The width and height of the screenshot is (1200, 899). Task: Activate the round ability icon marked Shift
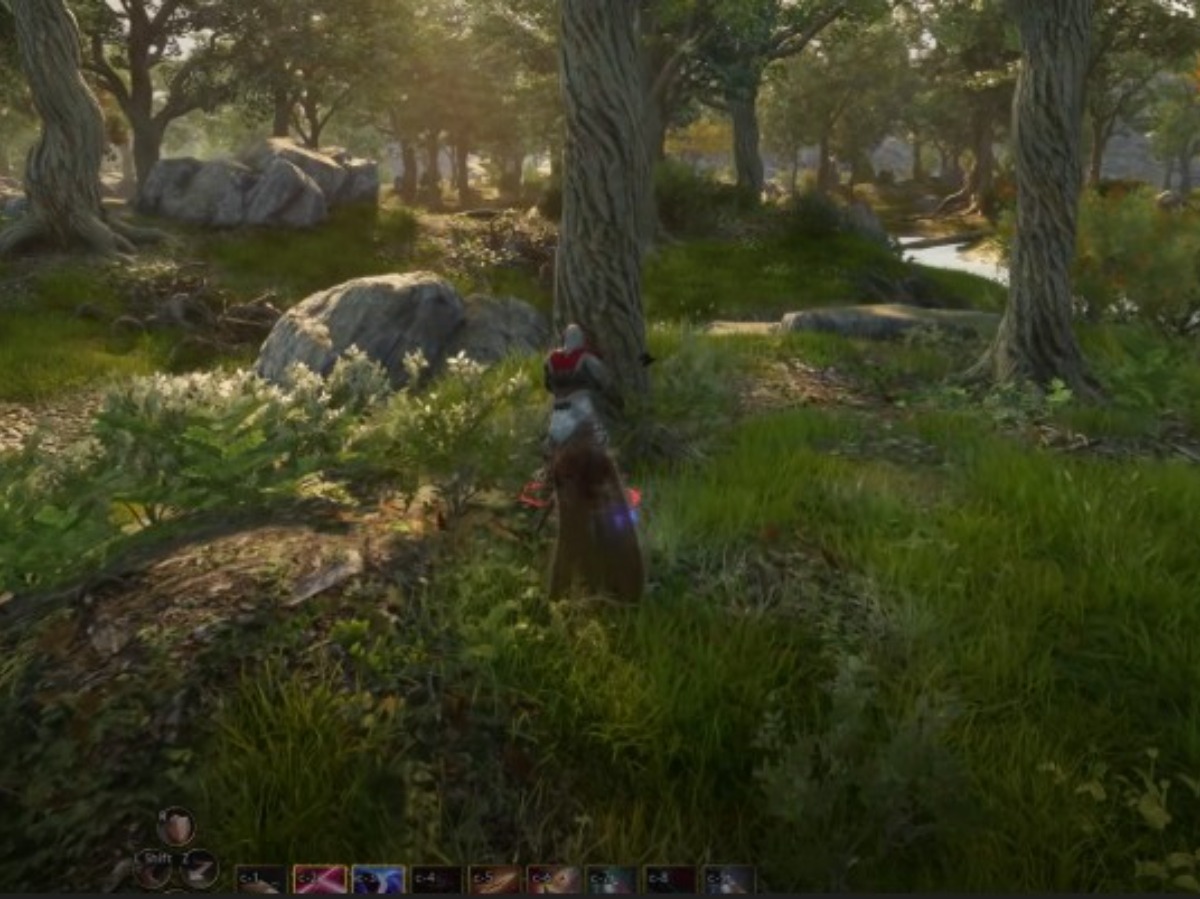pyautogui.click(x=153, y=870)
